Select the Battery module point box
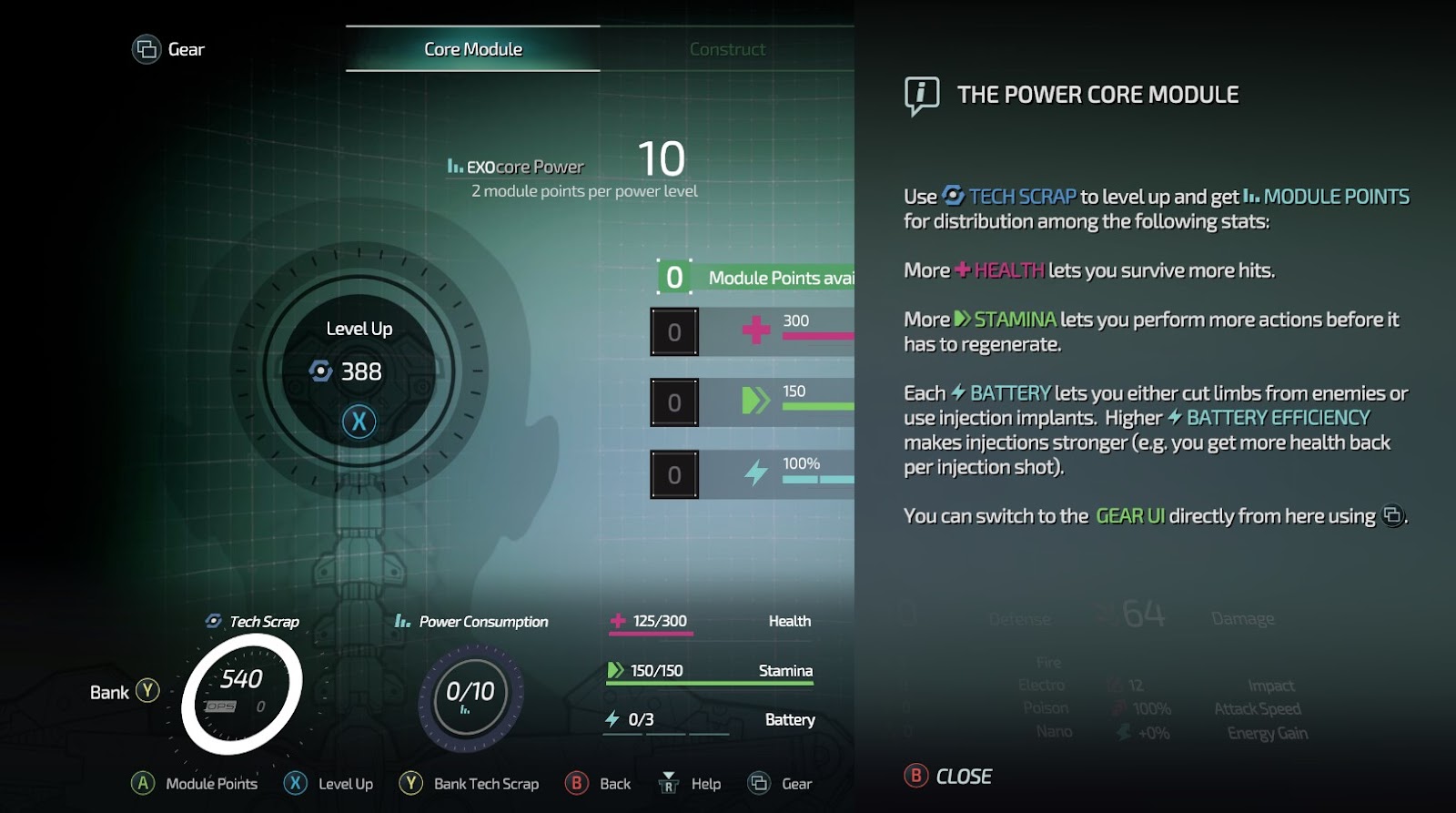 (x=674, y=474)
